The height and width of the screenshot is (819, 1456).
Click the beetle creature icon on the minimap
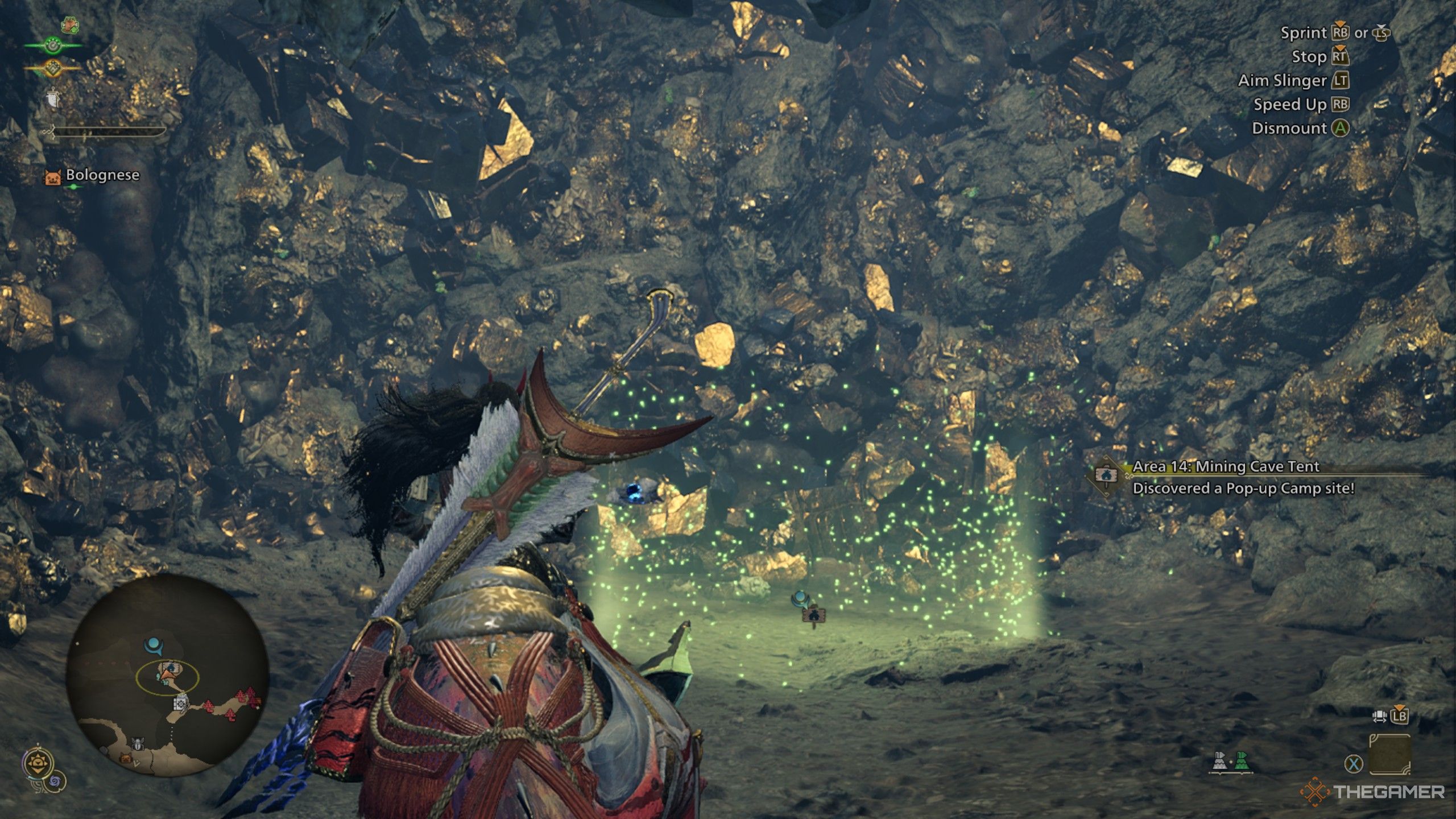(x=138, y=743)
